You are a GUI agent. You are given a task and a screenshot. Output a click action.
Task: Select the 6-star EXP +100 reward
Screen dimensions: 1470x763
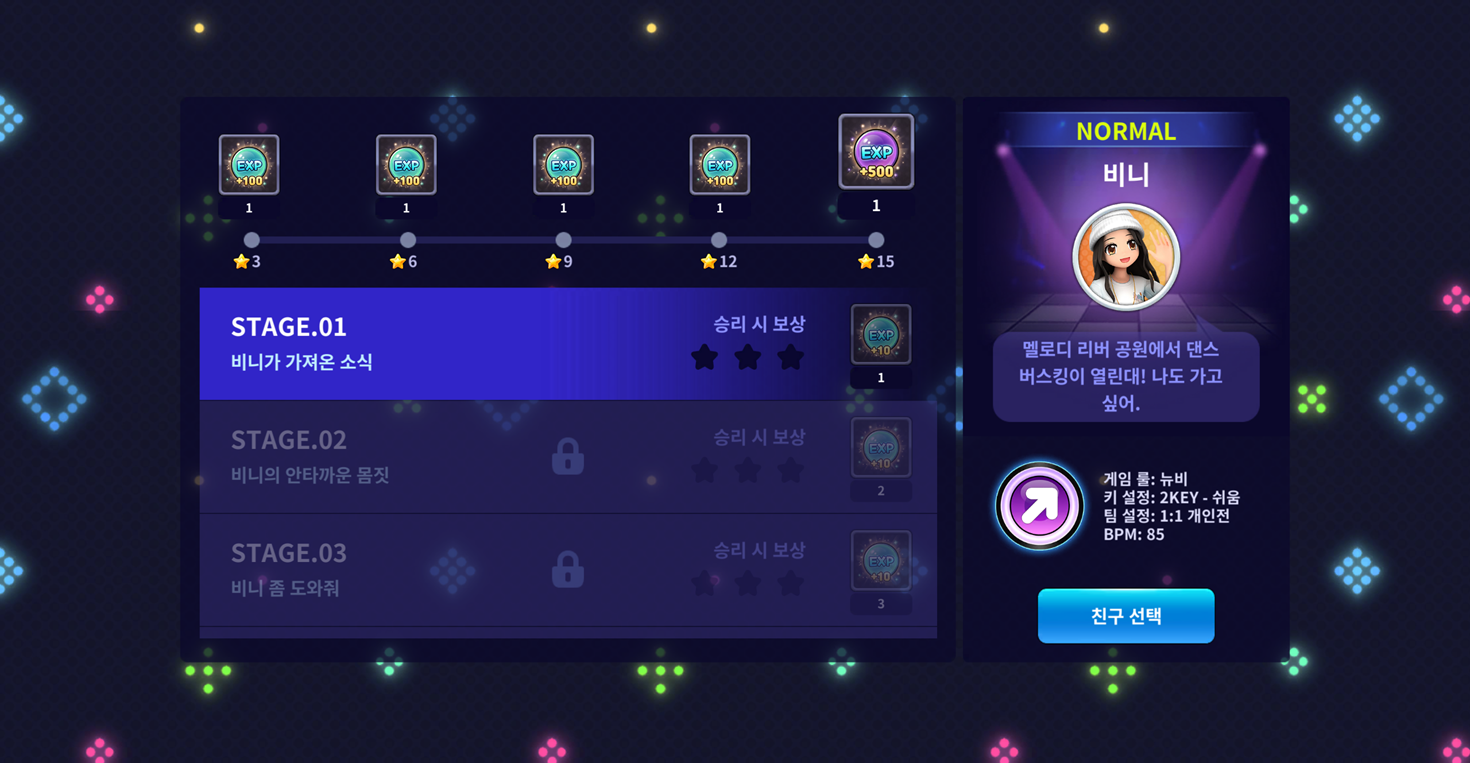[406, 165]
